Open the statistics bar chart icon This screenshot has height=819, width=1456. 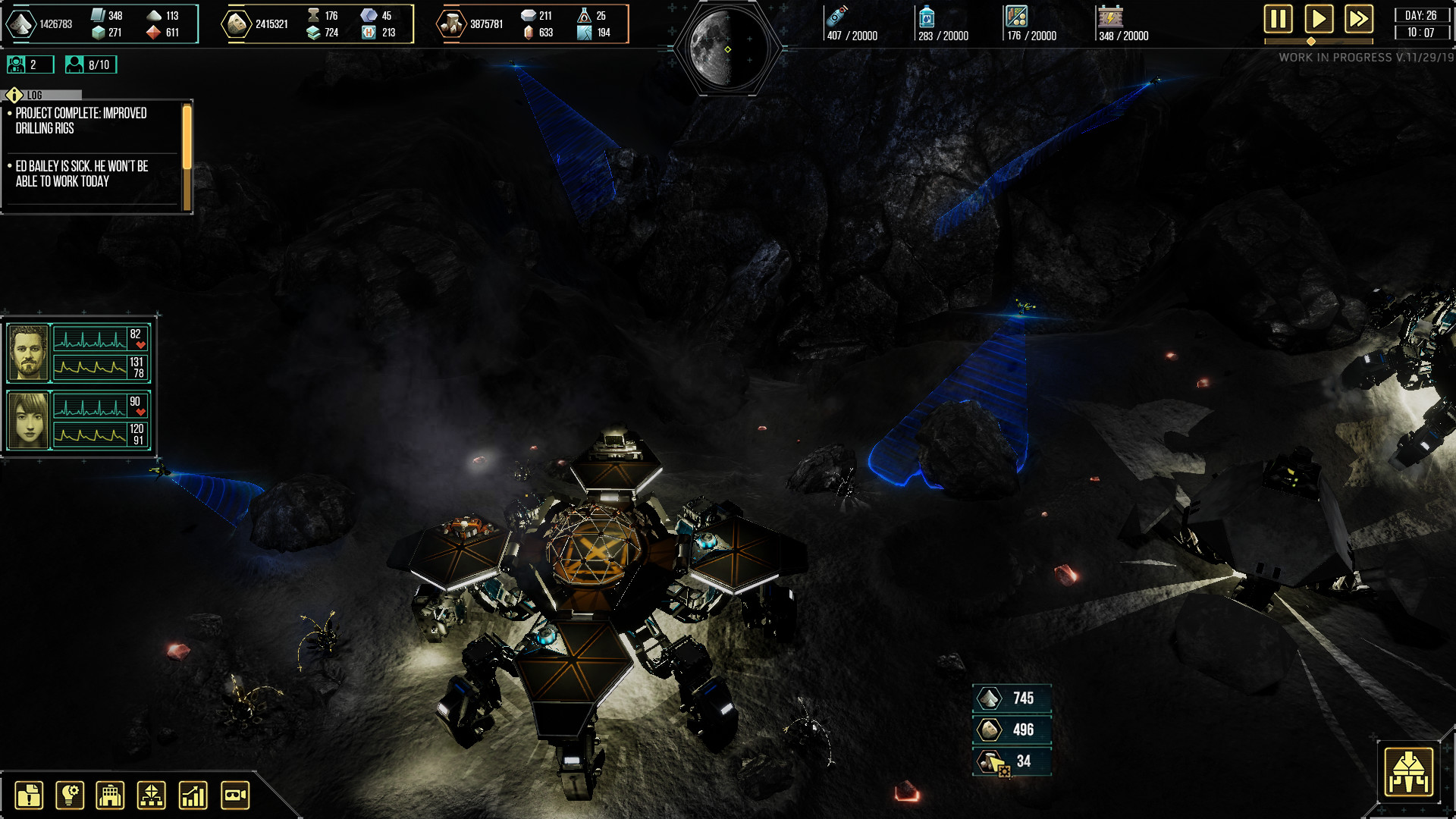[193, 795]
